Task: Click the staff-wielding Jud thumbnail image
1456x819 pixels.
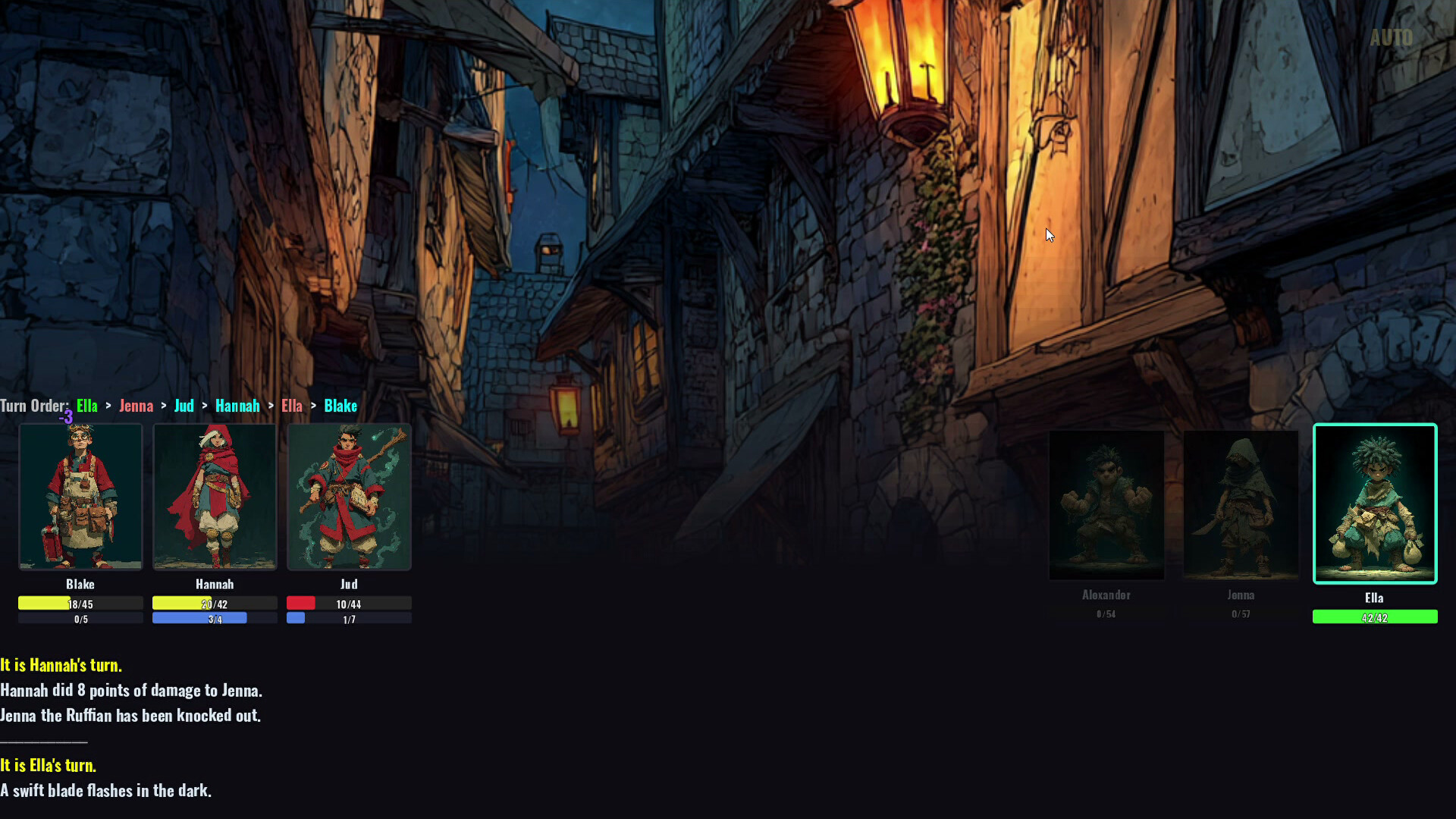Action: 349,497
